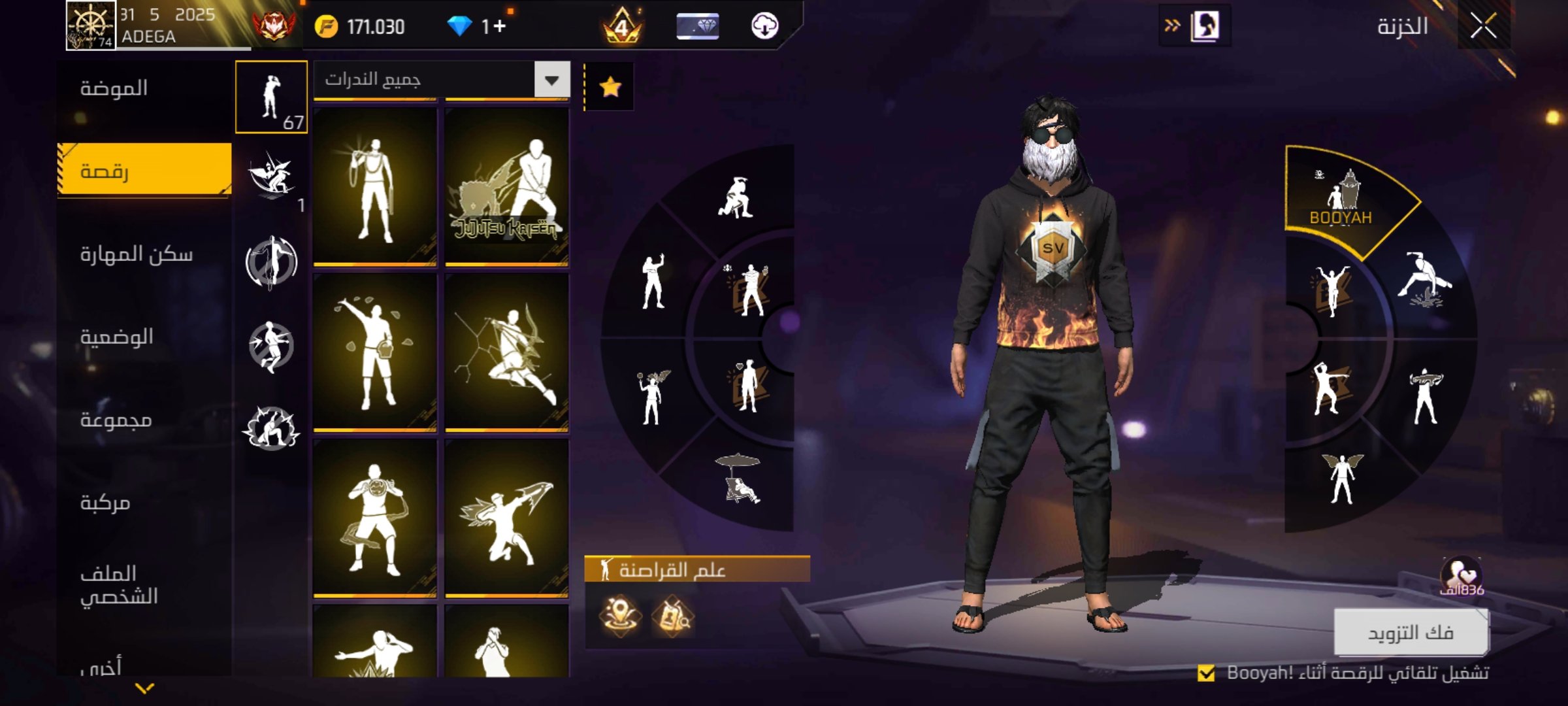
Task: Open the emote sub-tab showing 67
Action: [x=271, y=97]
